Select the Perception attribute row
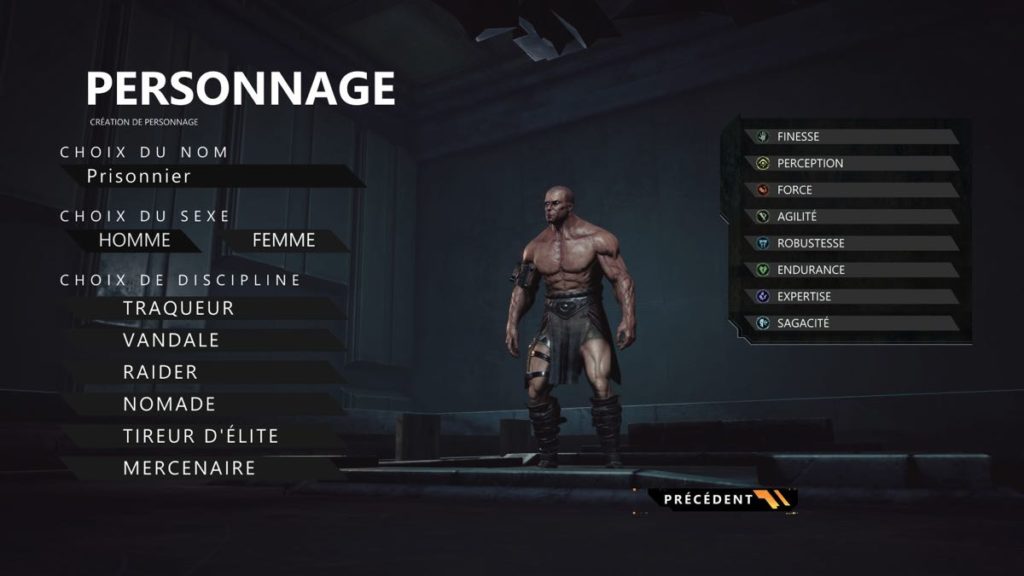 pyautogui.click(x=850, y=163)
